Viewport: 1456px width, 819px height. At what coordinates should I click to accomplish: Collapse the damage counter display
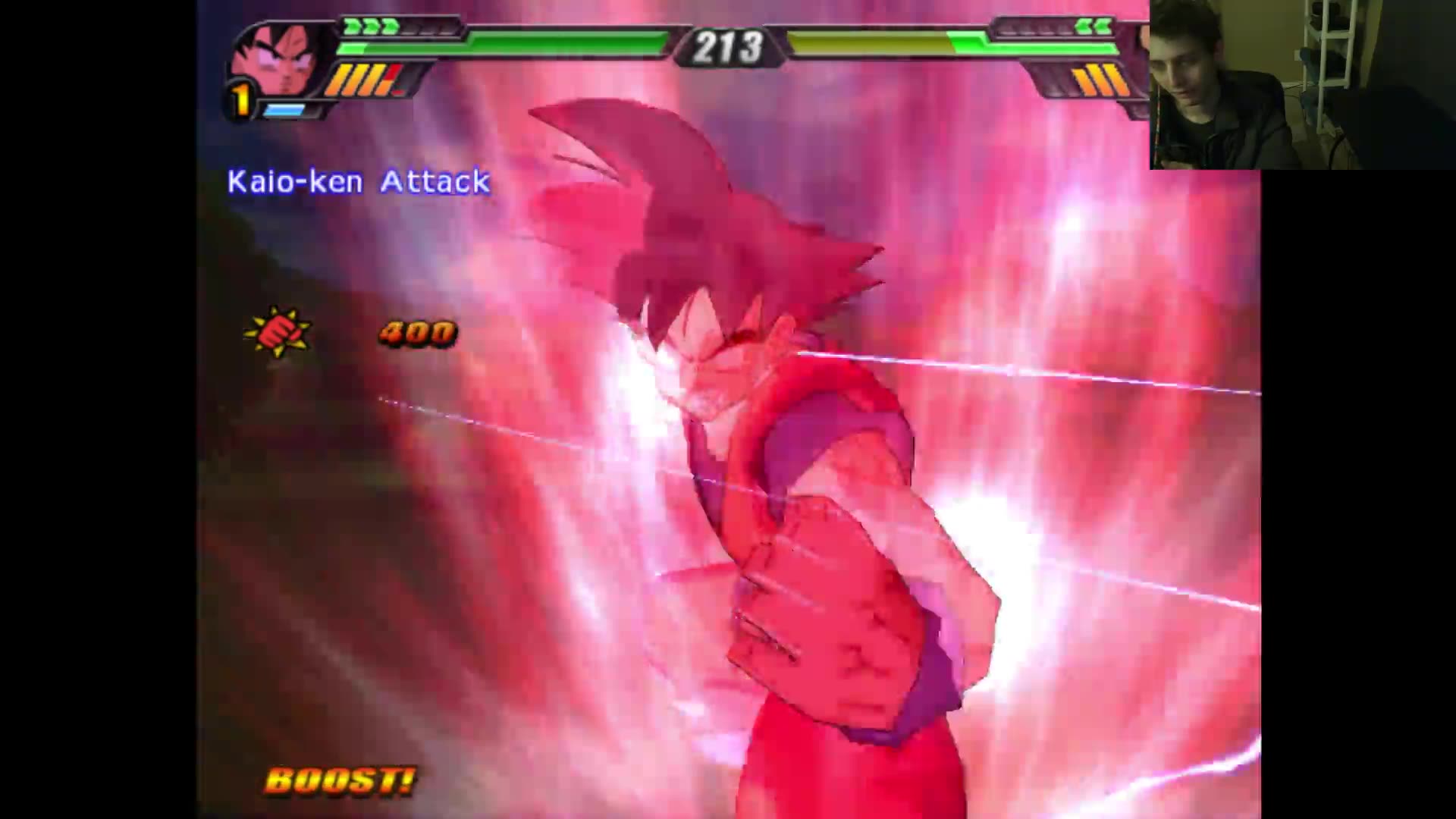click(x=417, y=331)
